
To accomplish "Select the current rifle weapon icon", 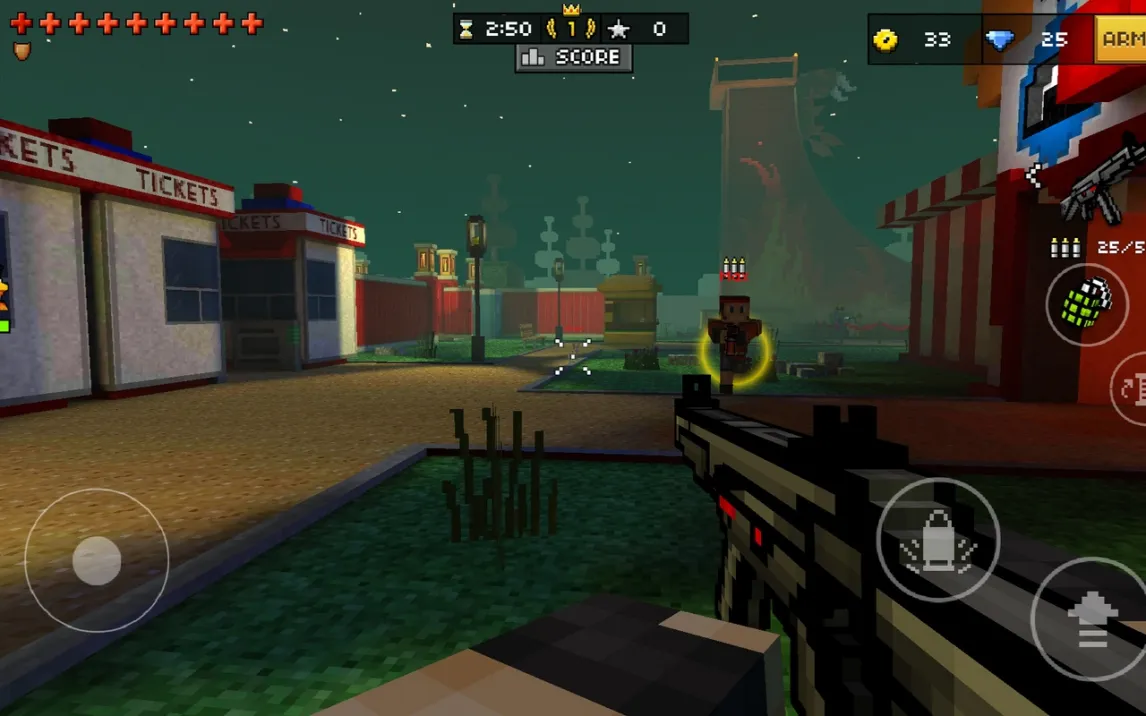I will 1100,188.
